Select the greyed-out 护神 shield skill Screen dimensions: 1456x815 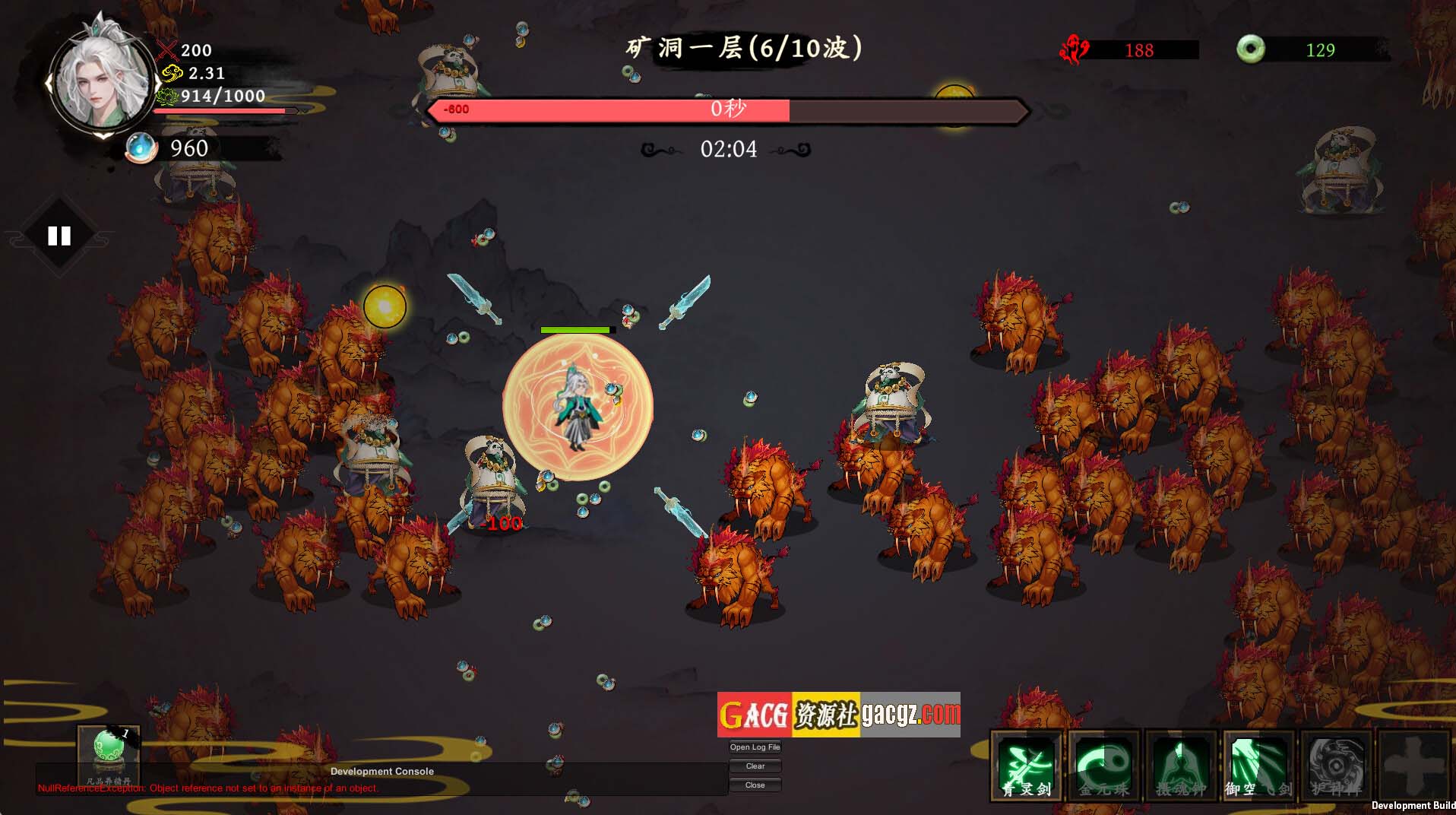click(1336, 766)
